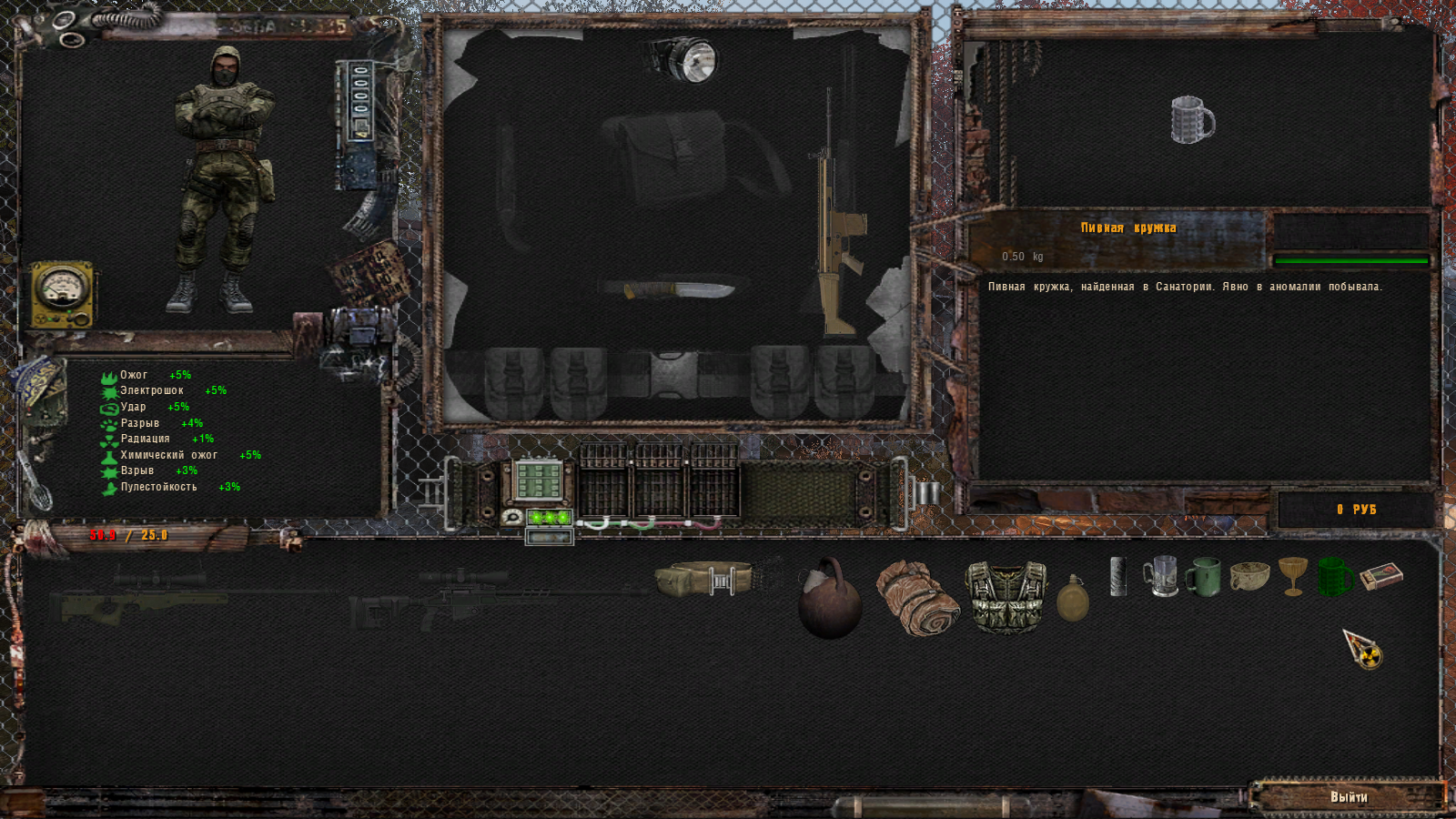The width and height of the screenshot is (1456, 819).
Task: Choose the glass beer mug in inventory
Action: (1160, 577)
